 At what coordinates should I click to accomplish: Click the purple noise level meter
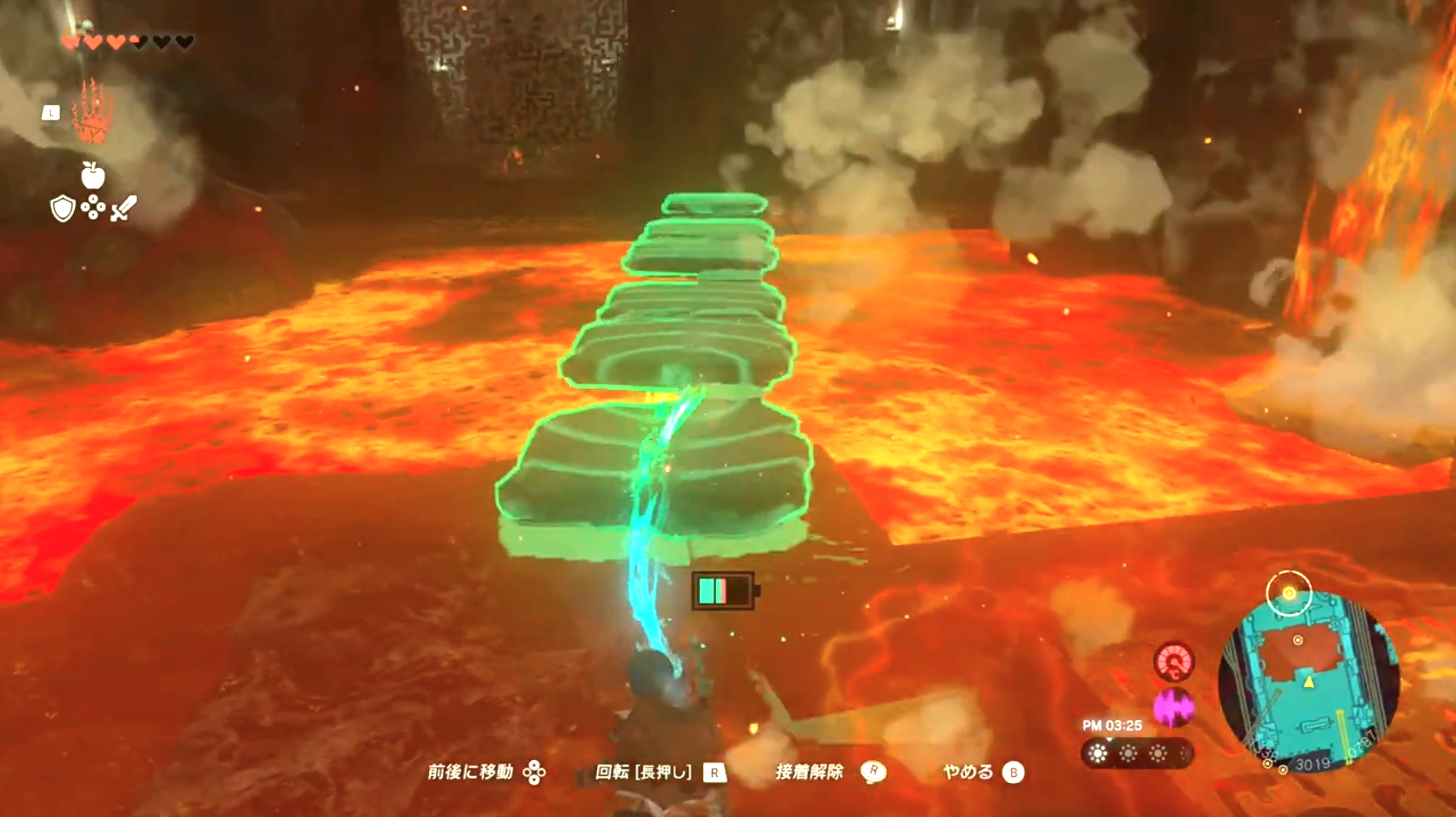pos(1174,707)
